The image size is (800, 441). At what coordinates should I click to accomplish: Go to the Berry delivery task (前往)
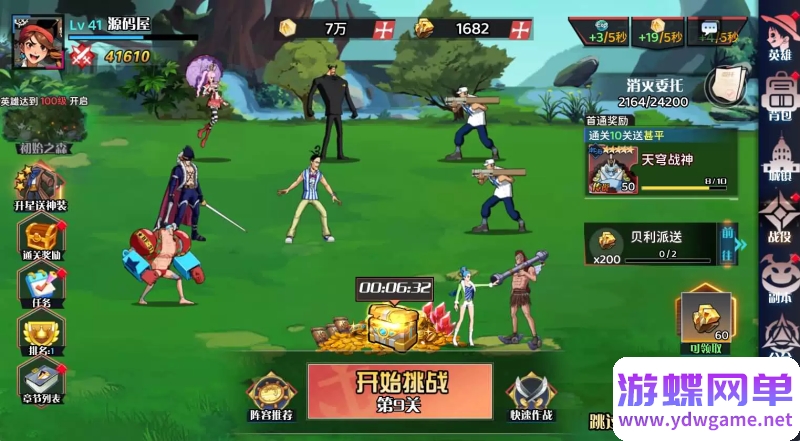[x=727, y=243]
